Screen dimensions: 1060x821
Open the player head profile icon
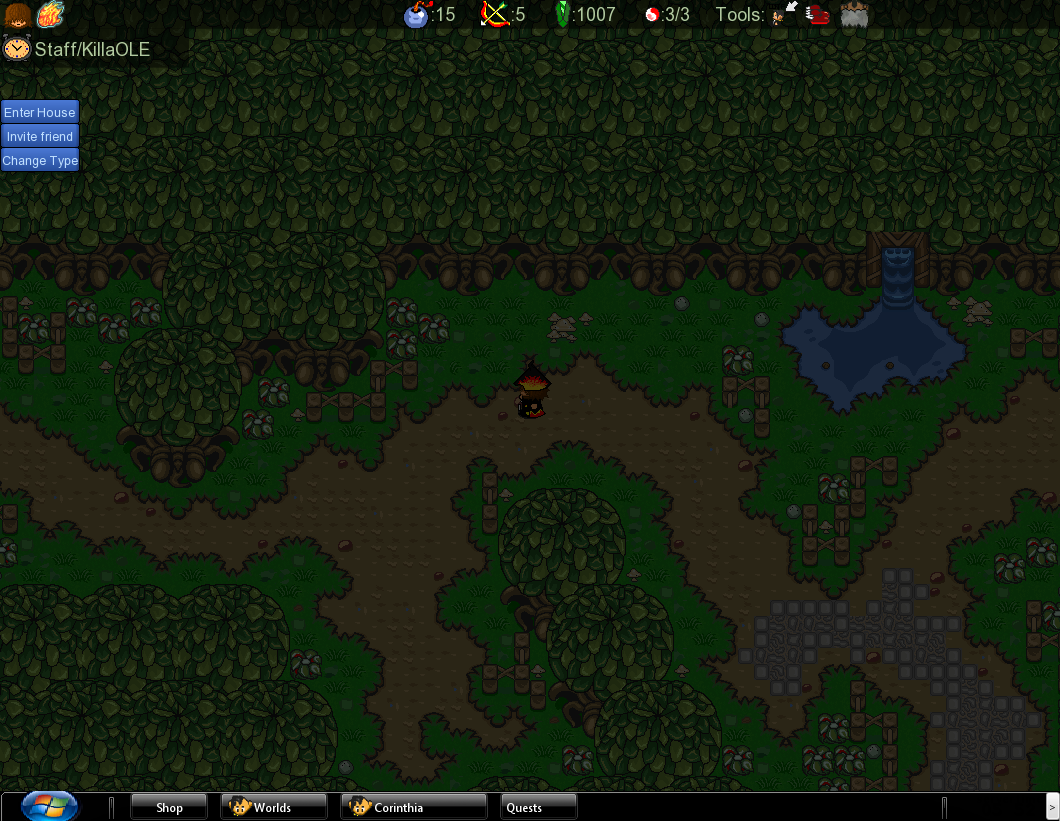point(17,15)
